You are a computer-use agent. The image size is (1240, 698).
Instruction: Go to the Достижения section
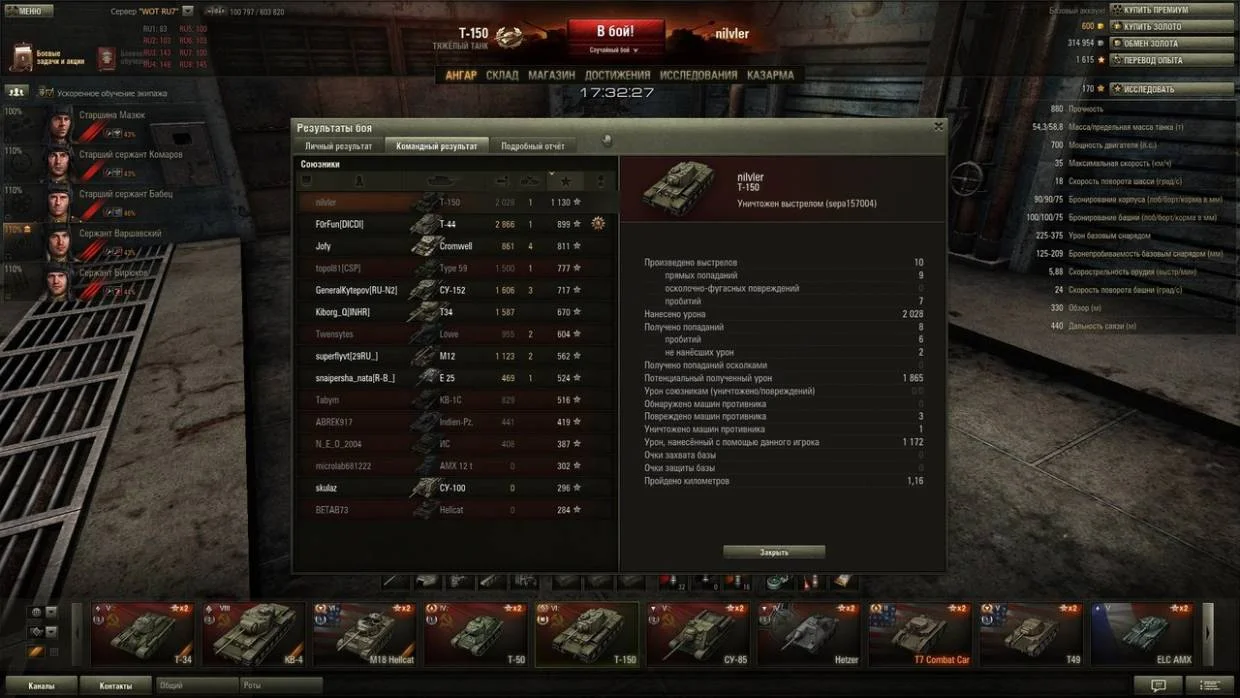pos(617,75)
